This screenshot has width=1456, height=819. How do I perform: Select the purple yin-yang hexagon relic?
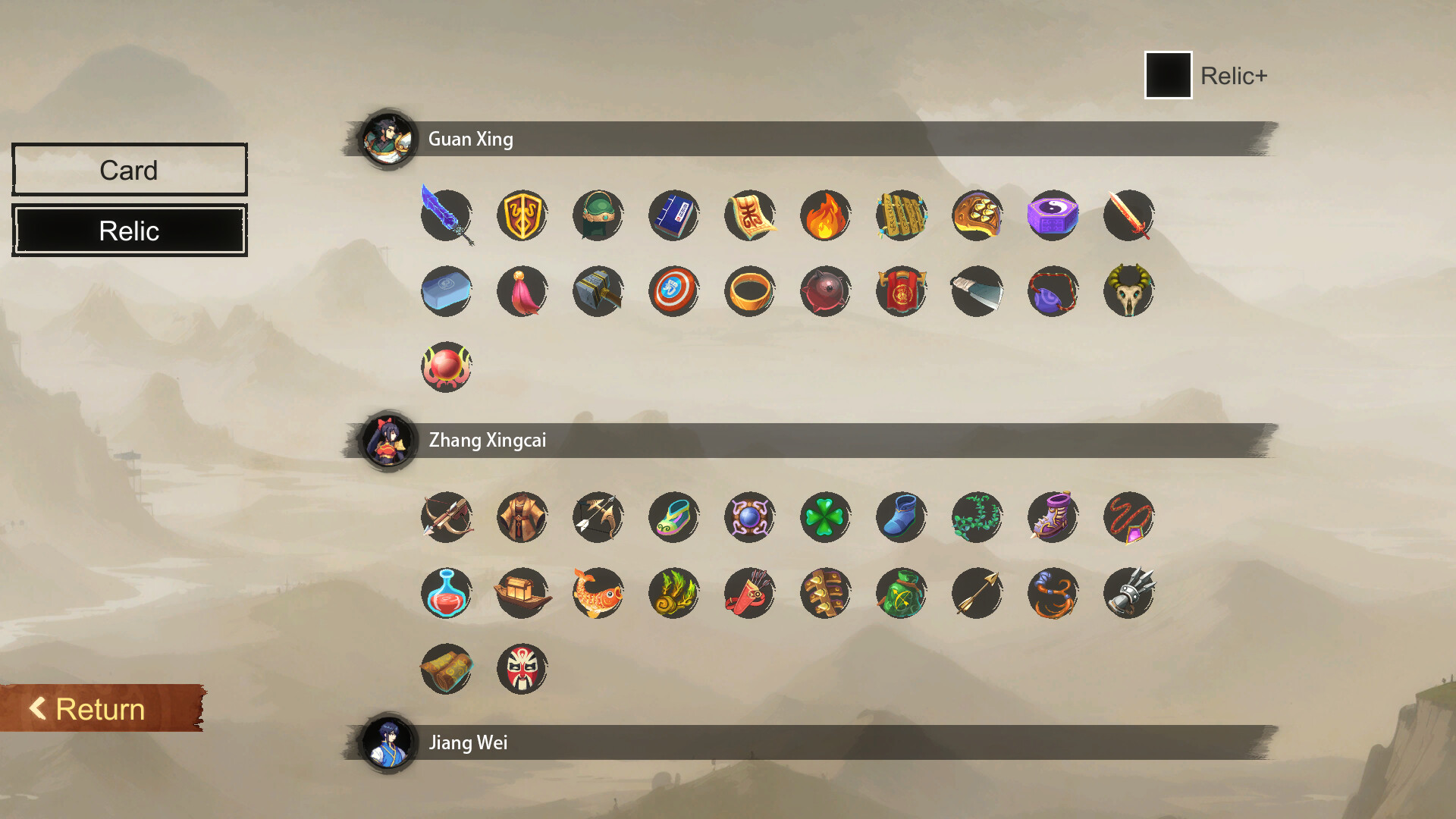coord(1053,216)
